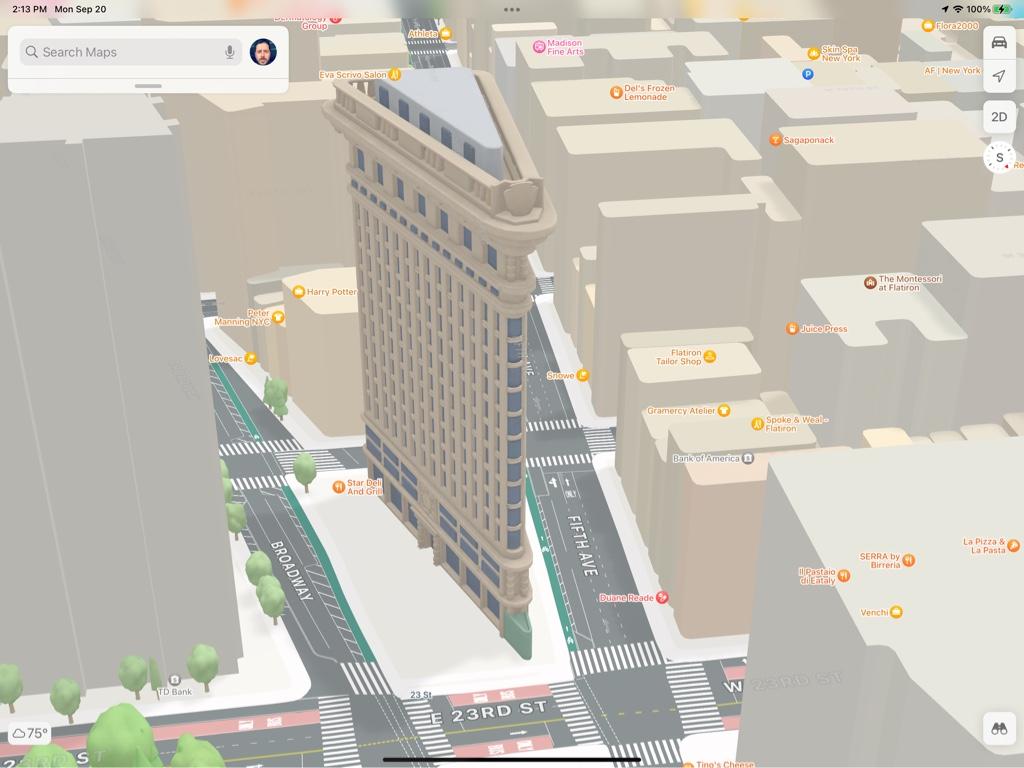This screenshot has height=768, width=1024.
Task: Open Look Around binoculars button
Action: pos(998,728)
